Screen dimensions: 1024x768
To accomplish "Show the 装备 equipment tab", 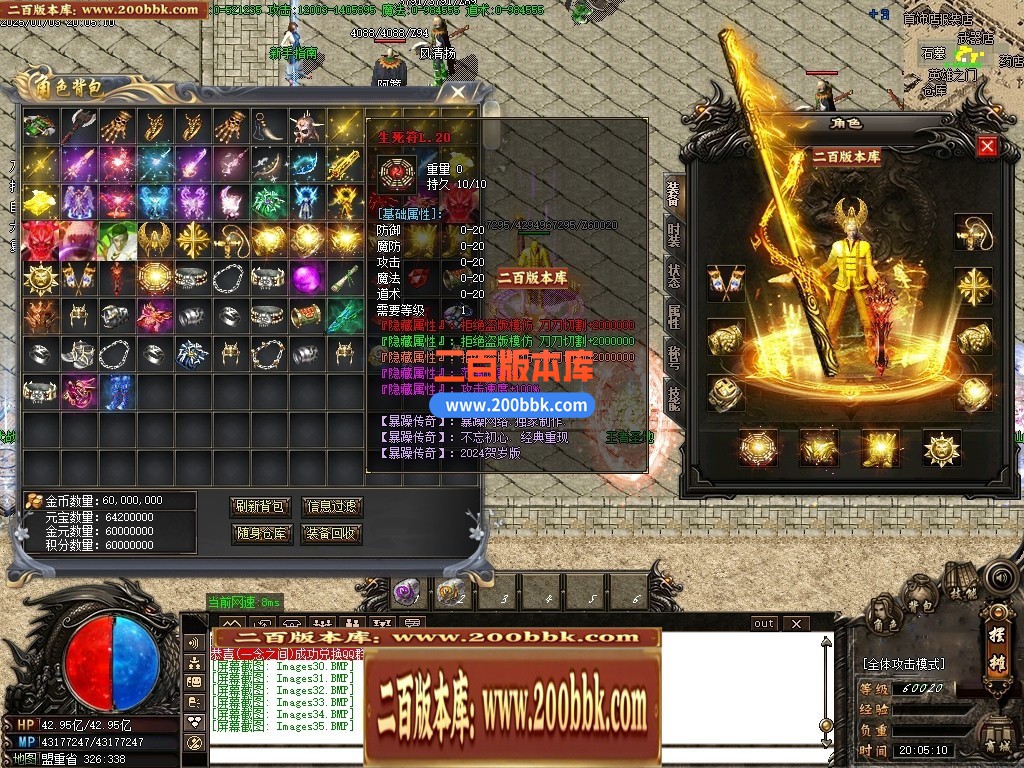I will [673, 193].
